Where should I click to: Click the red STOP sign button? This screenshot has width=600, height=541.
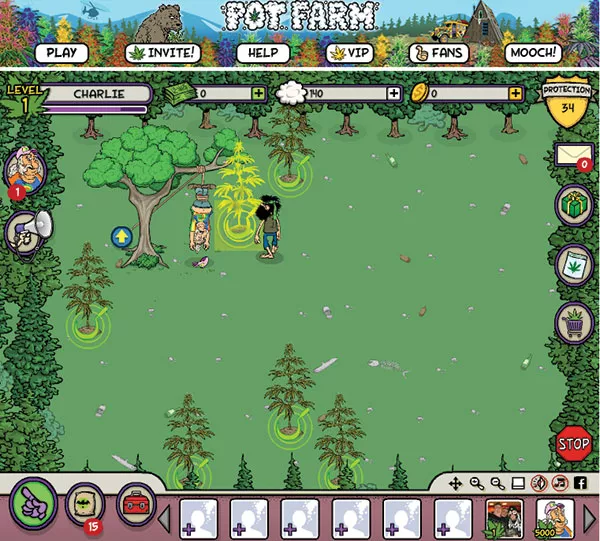pos(573,443)
